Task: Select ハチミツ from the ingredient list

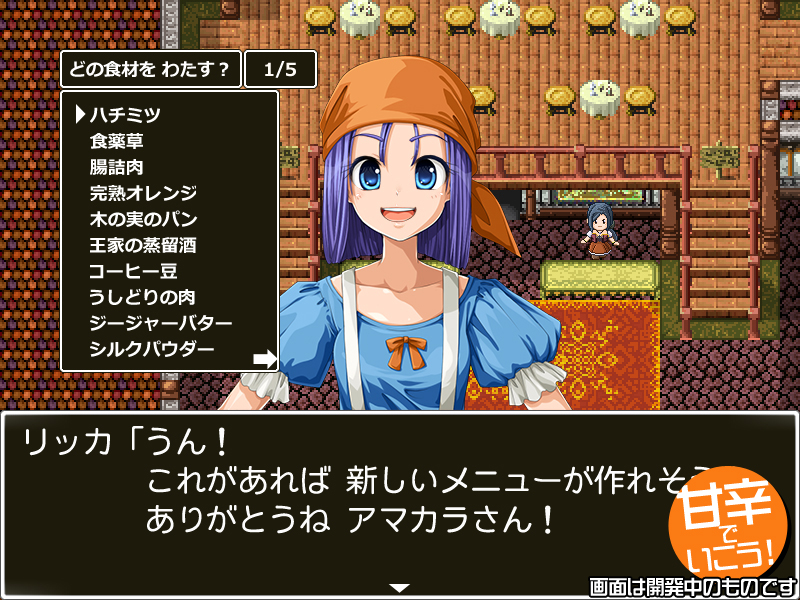Action: [125, 115]
